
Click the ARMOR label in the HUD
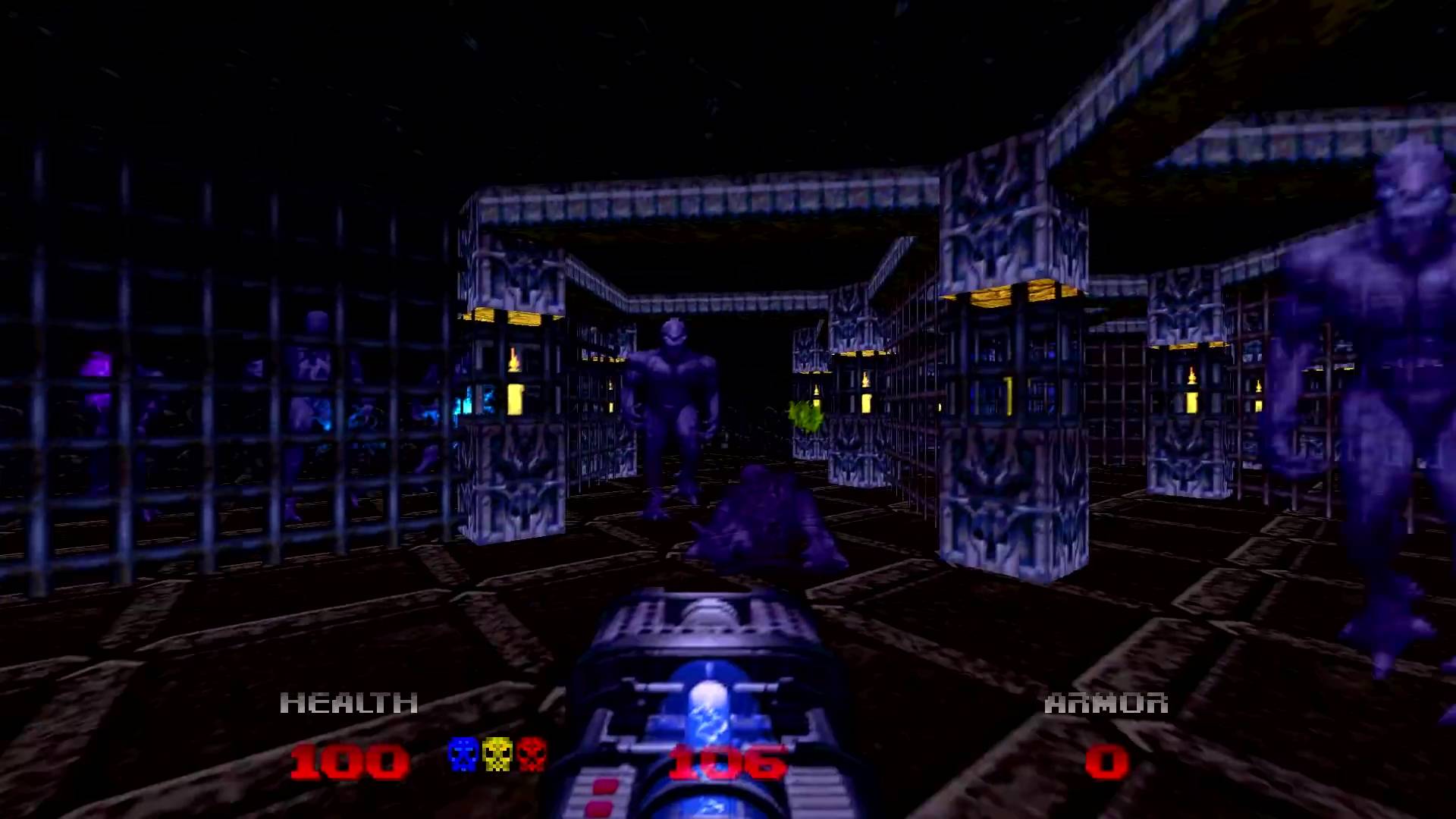pyautogui.click(x=1108, y=703)
